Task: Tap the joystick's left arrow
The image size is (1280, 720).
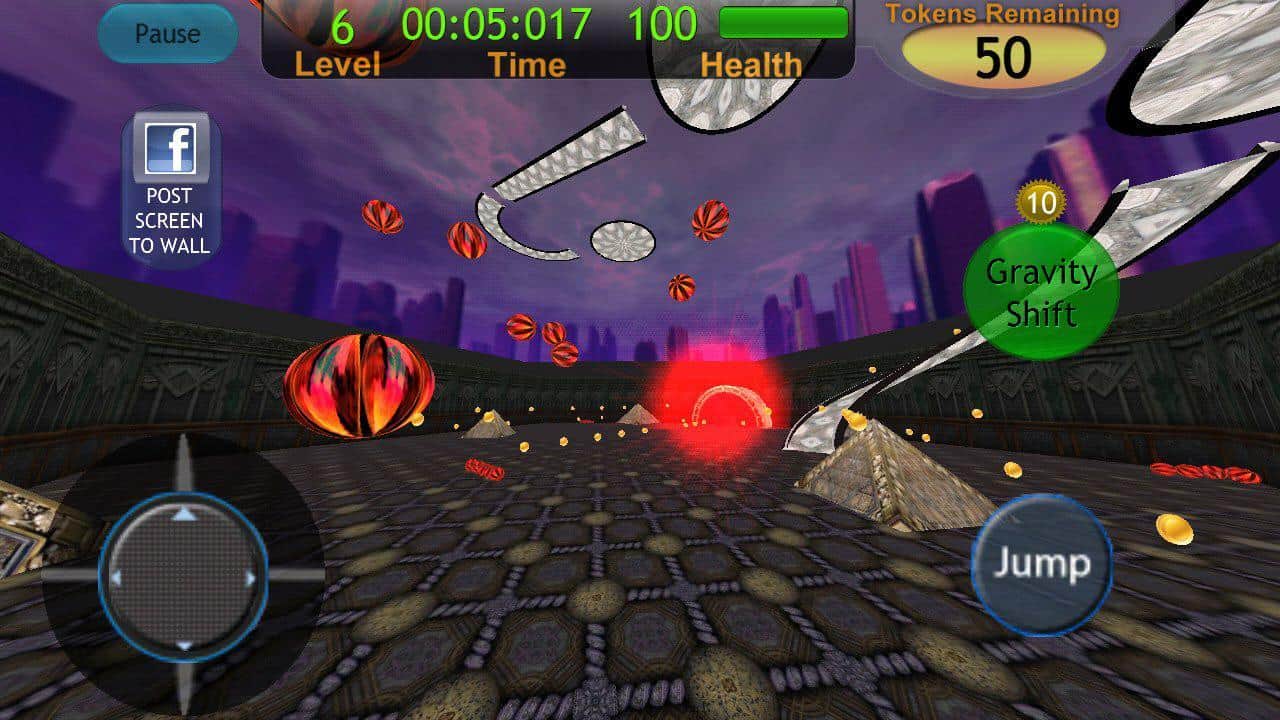Action: coord(116,578)
